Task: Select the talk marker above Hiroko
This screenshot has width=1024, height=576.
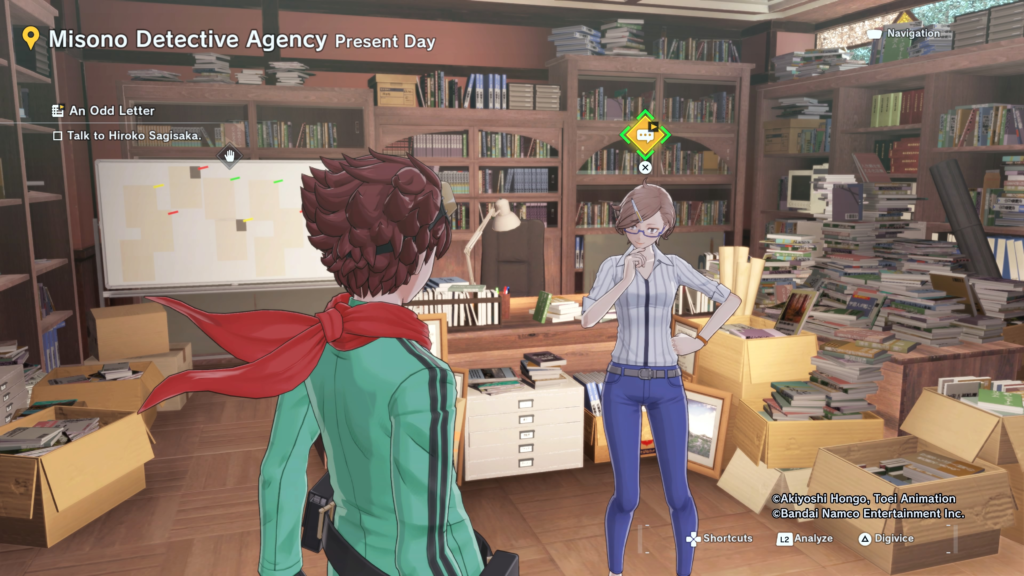Action: coord(645,134)
